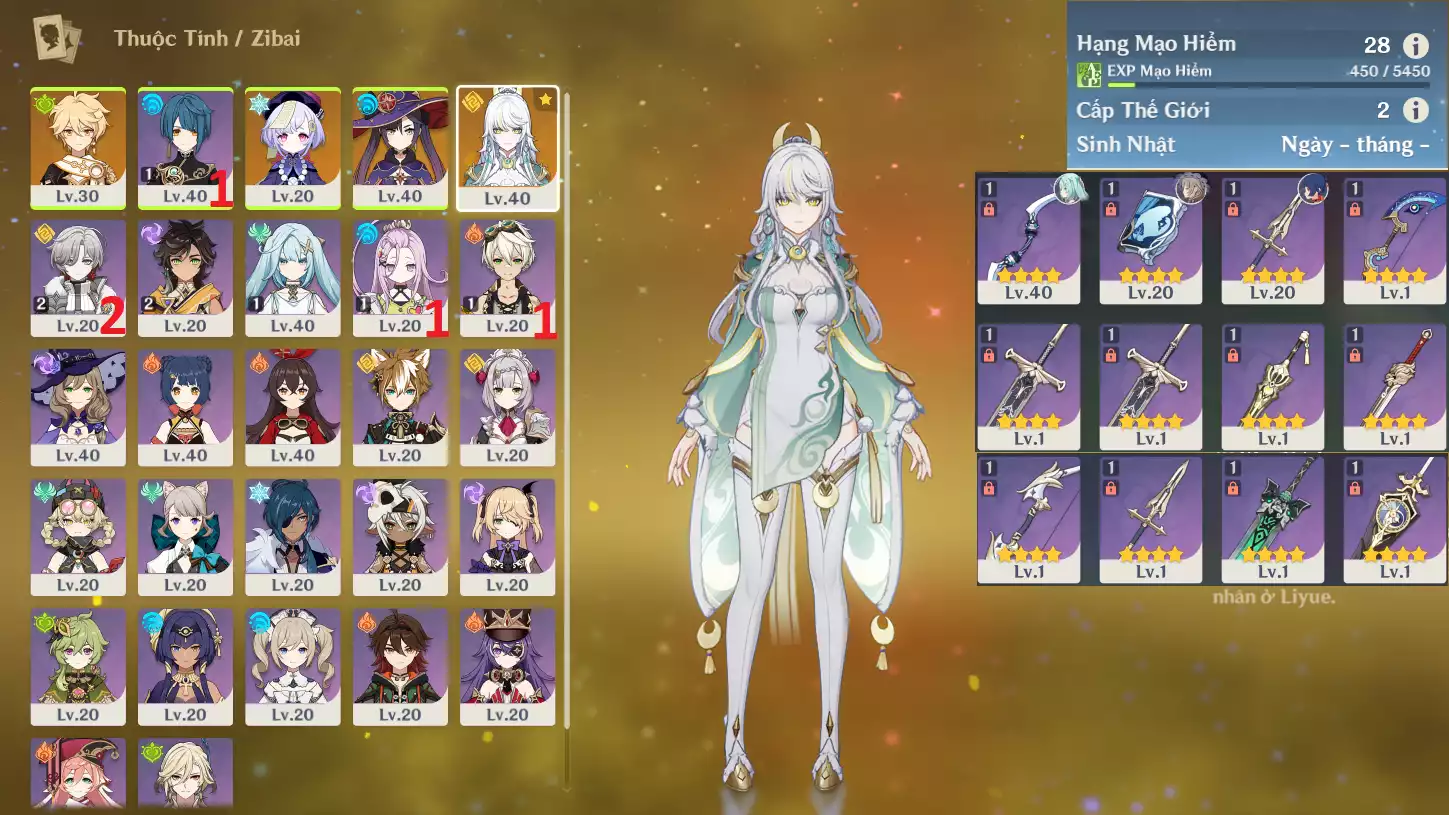This screenshot has width=1449, height=815.
Task: Open info icon beside Hạng Mạo Hiểm
Action: click(1415, 45)
